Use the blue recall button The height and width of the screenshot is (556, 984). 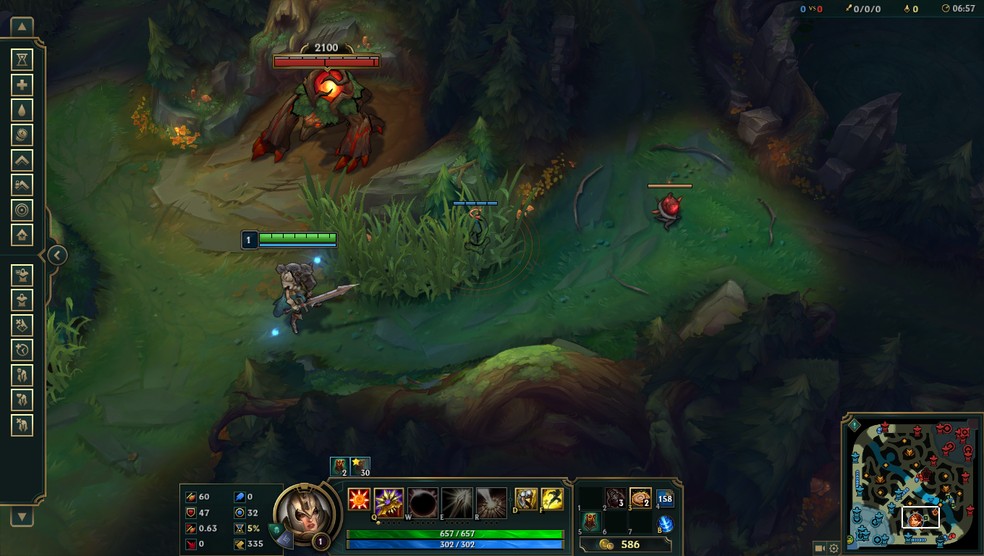[x=665, y=524]
